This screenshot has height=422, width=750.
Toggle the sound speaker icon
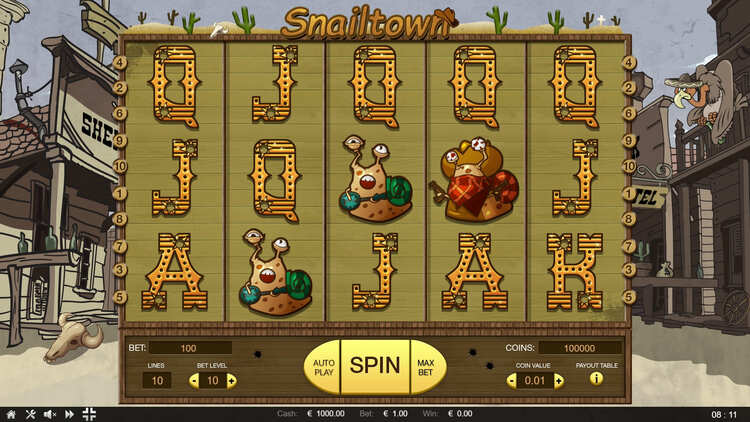(50, 414)
